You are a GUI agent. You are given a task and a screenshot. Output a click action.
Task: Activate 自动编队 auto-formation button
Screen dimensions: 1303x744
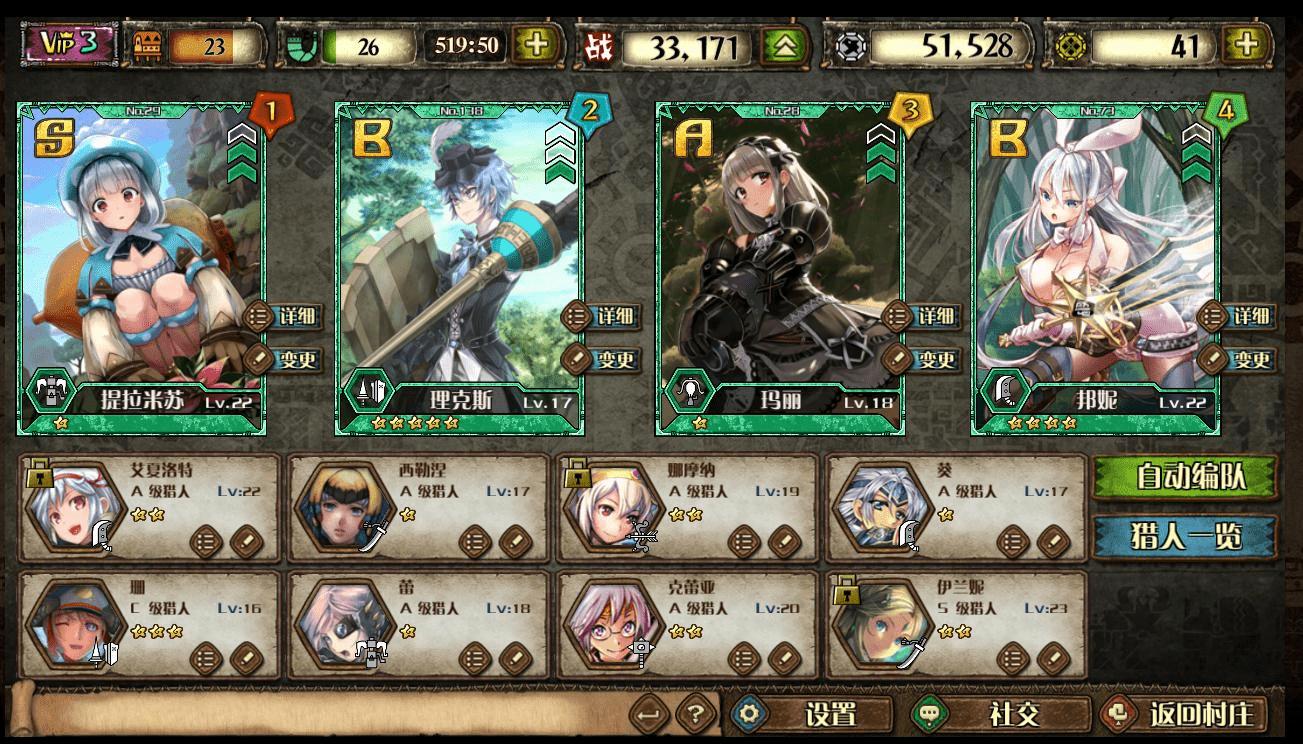coord(1184,477)
